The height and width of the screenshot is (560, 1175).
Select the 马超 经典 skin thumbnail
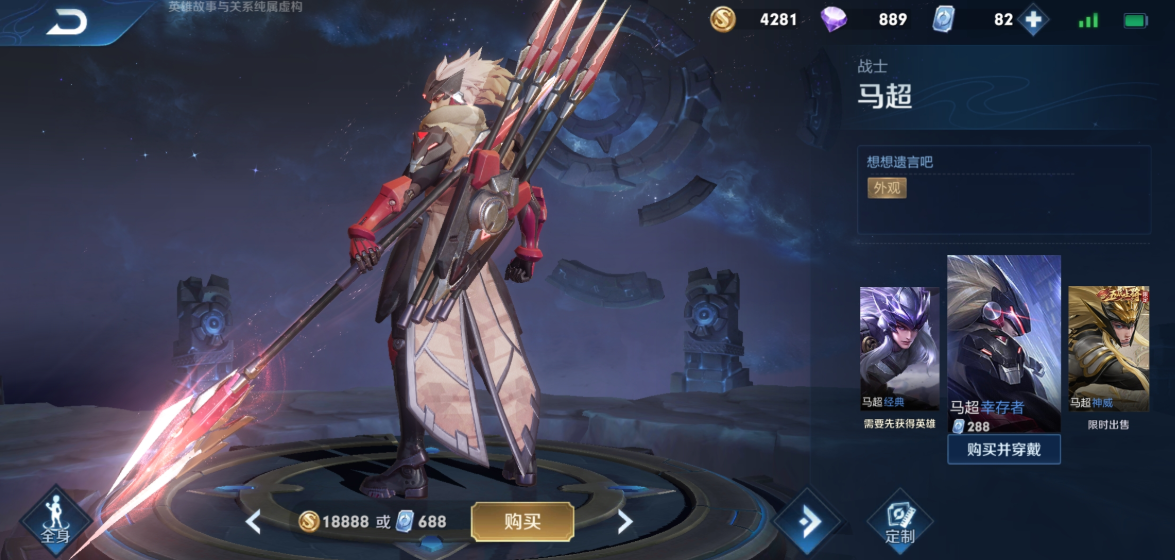[899, 348]
